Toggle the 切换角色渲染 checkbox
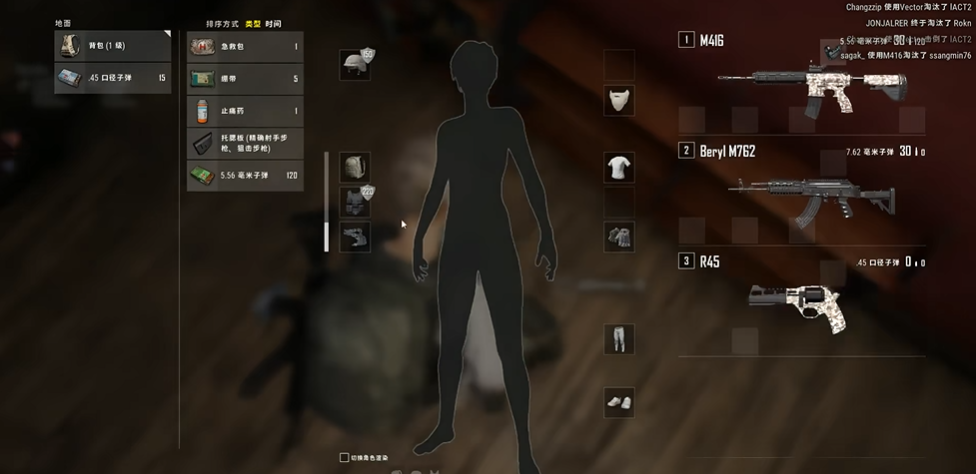 pos(345,458)
